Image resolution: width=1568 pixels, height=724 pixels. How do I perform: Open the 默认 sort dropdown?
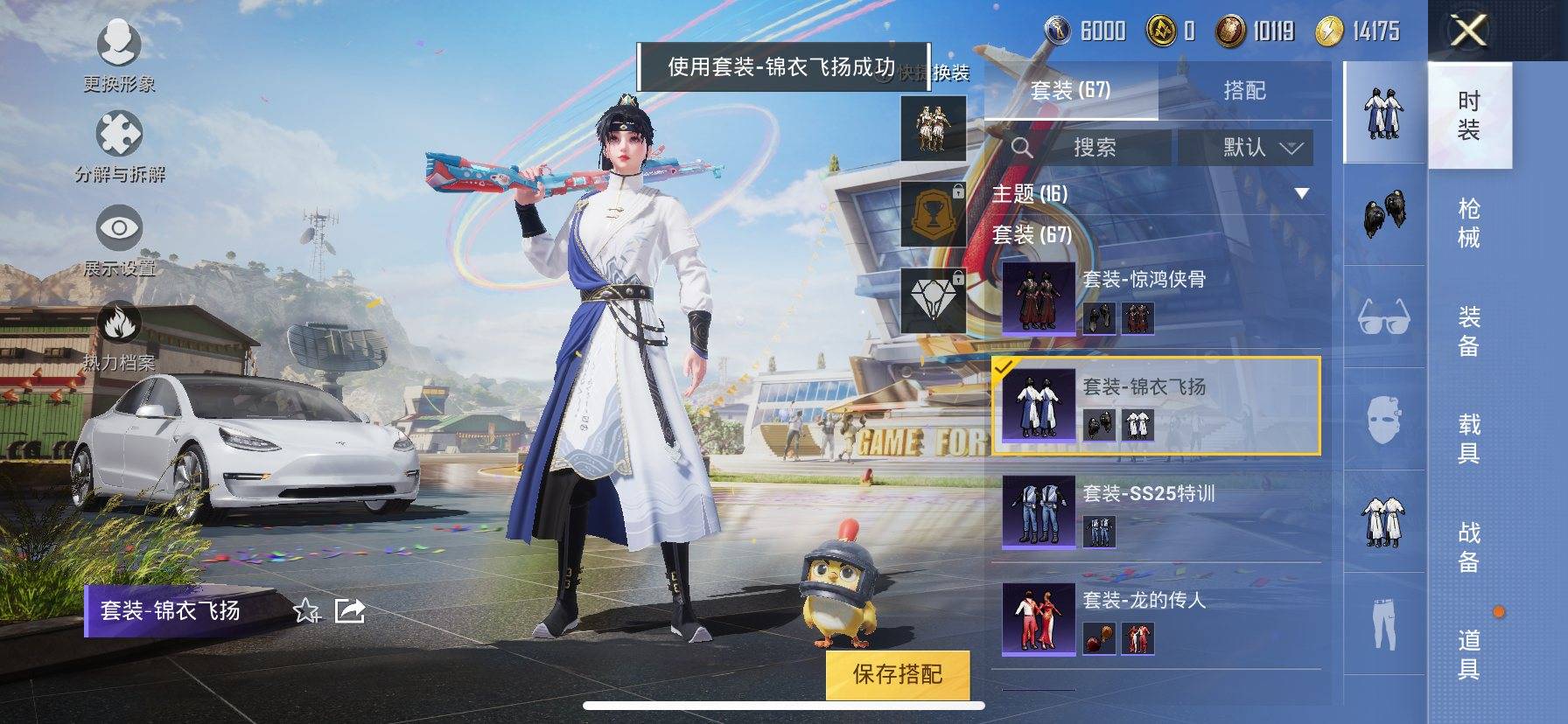coord(1245,147)
